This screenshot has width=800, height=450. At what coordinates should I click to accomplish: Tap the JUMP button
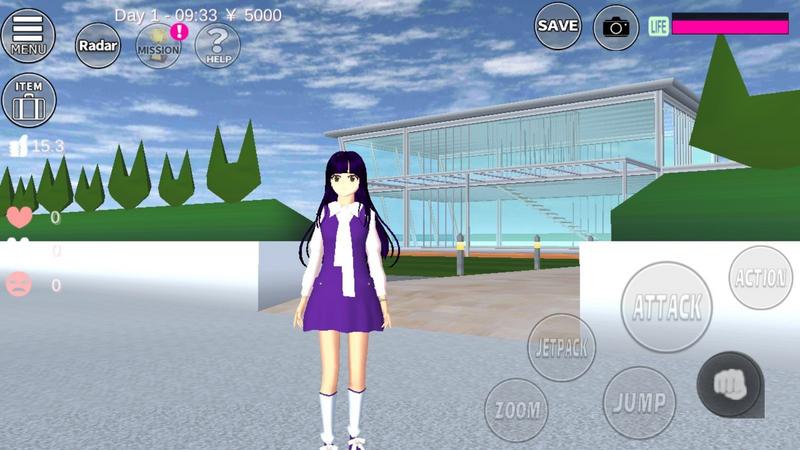coord(640,403)
